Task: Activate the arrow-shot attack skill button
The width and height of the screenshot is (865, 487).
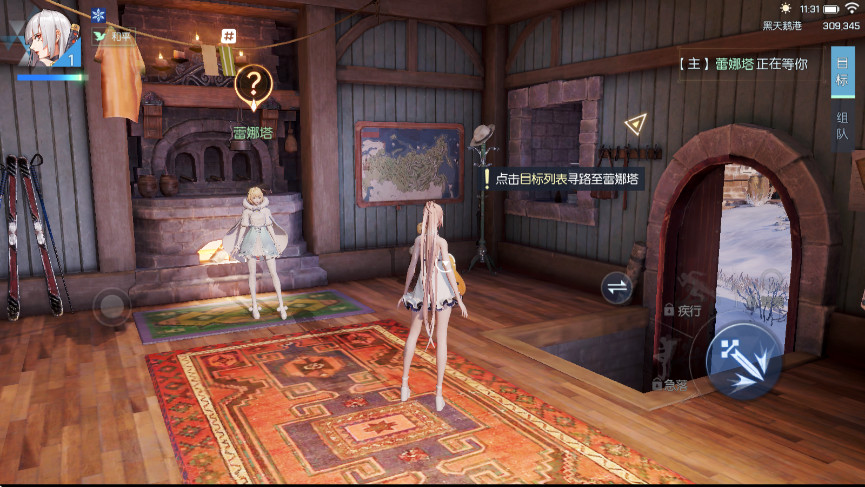Action: pyautogui.click(x=744, y=359)
